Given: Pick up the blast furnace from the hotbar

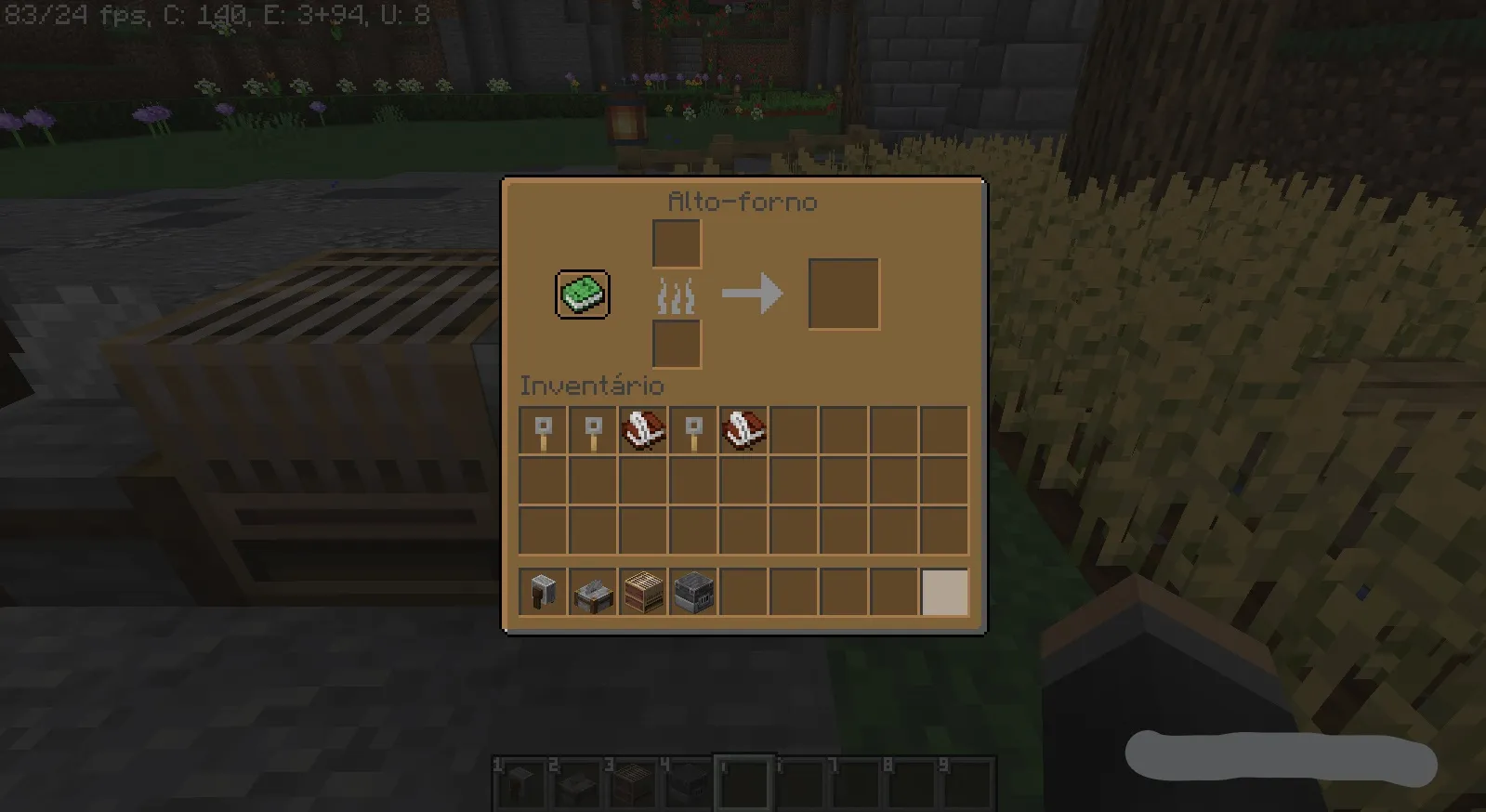Looking at the screenshot, I should 693,592.
